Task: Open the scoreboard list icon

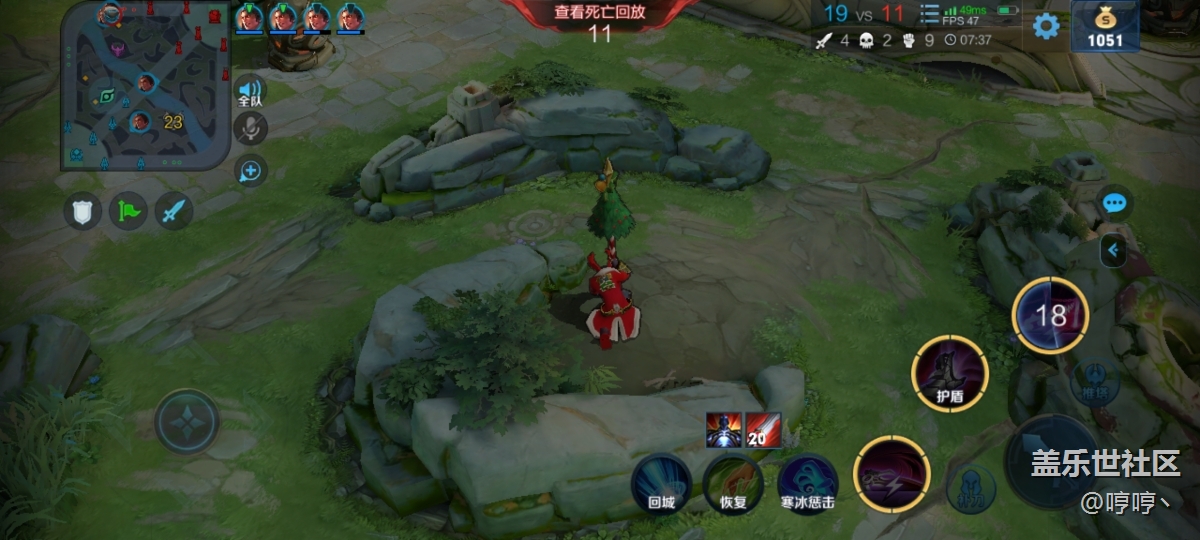Action: pyautogui.click(x=929, y=14)
